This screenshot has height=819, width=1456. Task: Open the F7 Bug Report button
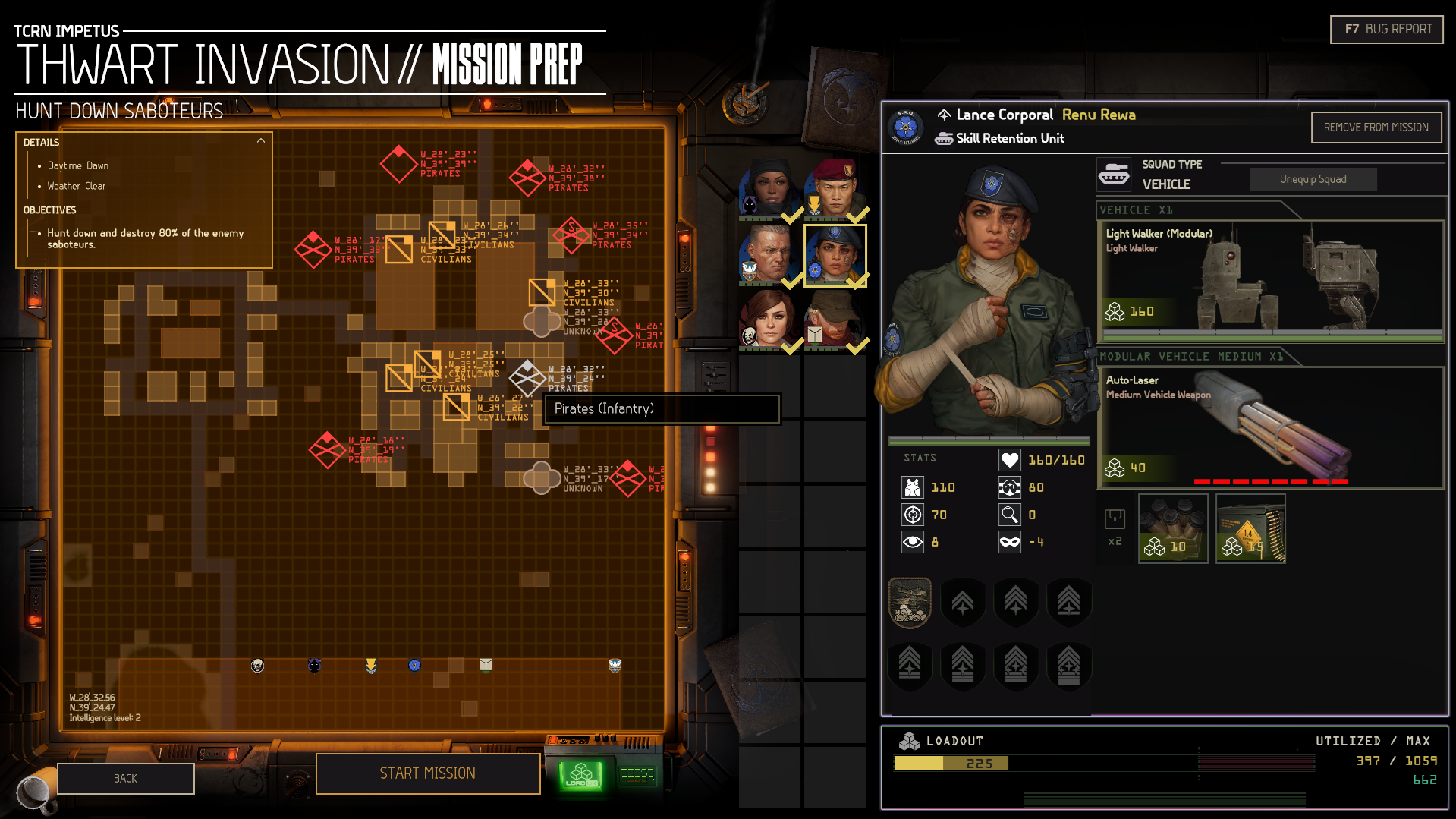[x=1386, y=30]
